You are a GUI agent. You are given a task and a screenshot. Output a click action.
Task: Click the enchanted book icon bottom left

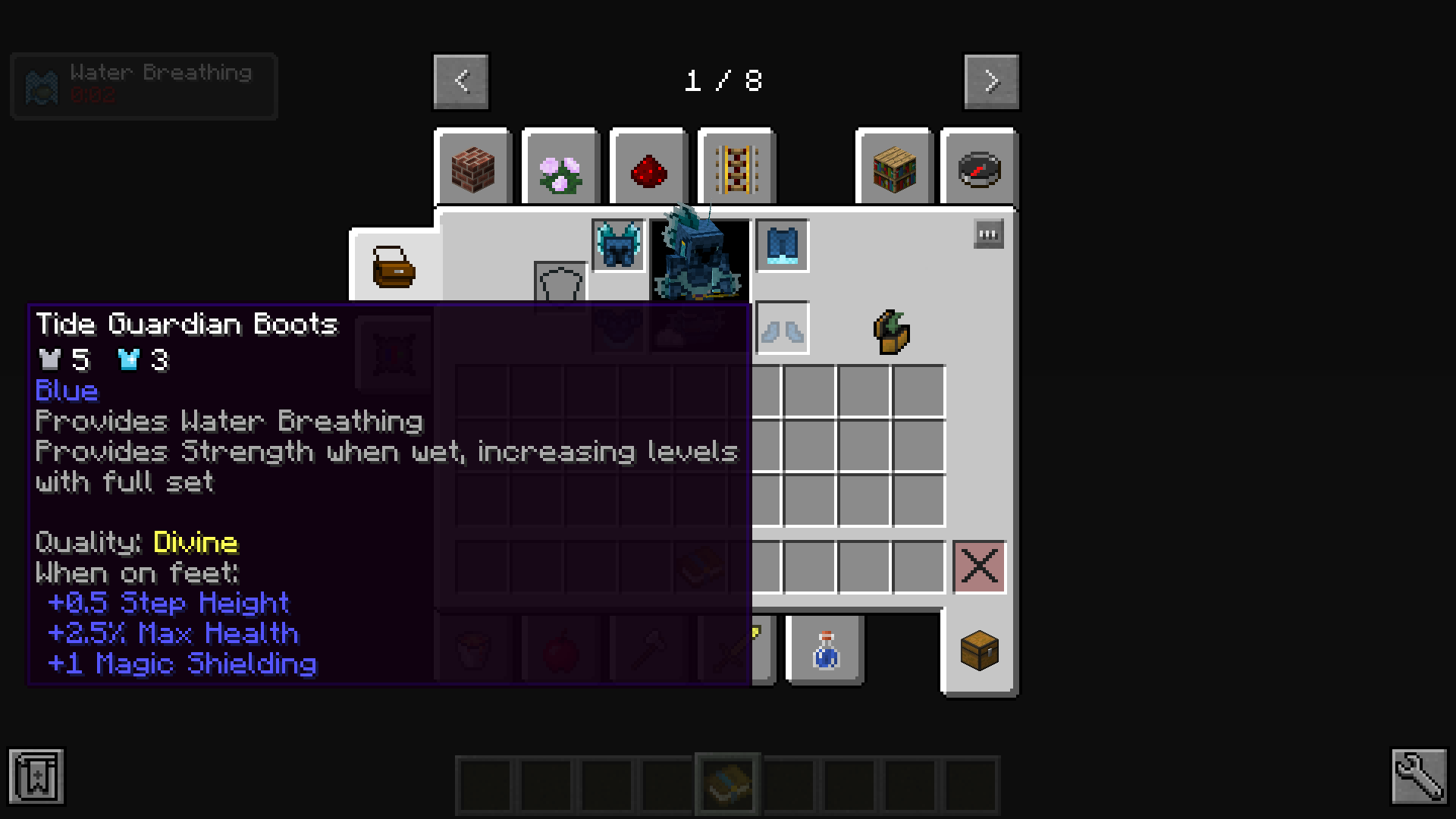36,777
